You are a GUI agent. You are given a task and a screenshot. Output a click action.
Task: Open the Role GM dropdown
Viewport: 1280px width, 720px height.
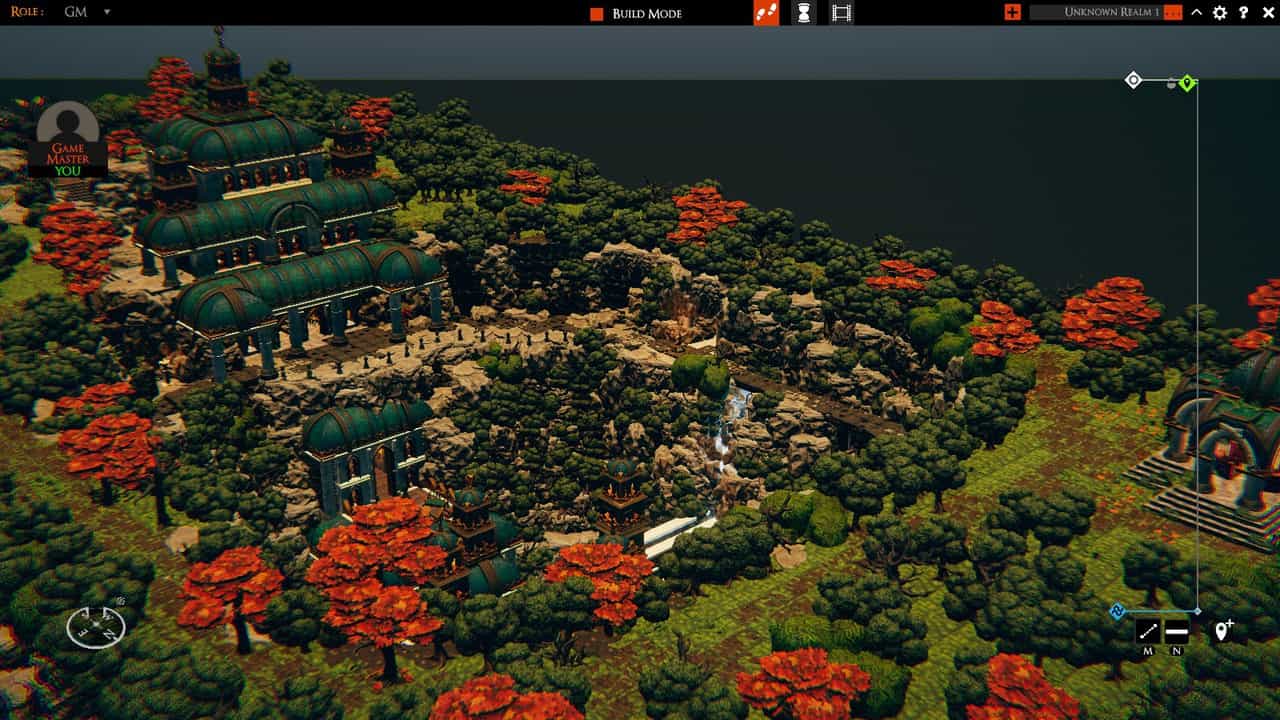107,13
